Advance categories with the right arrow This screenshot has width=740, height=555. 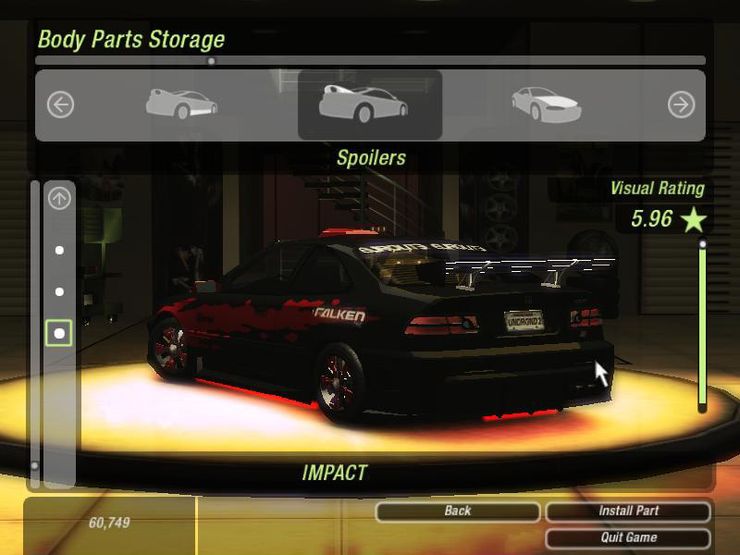coord(681,104)
